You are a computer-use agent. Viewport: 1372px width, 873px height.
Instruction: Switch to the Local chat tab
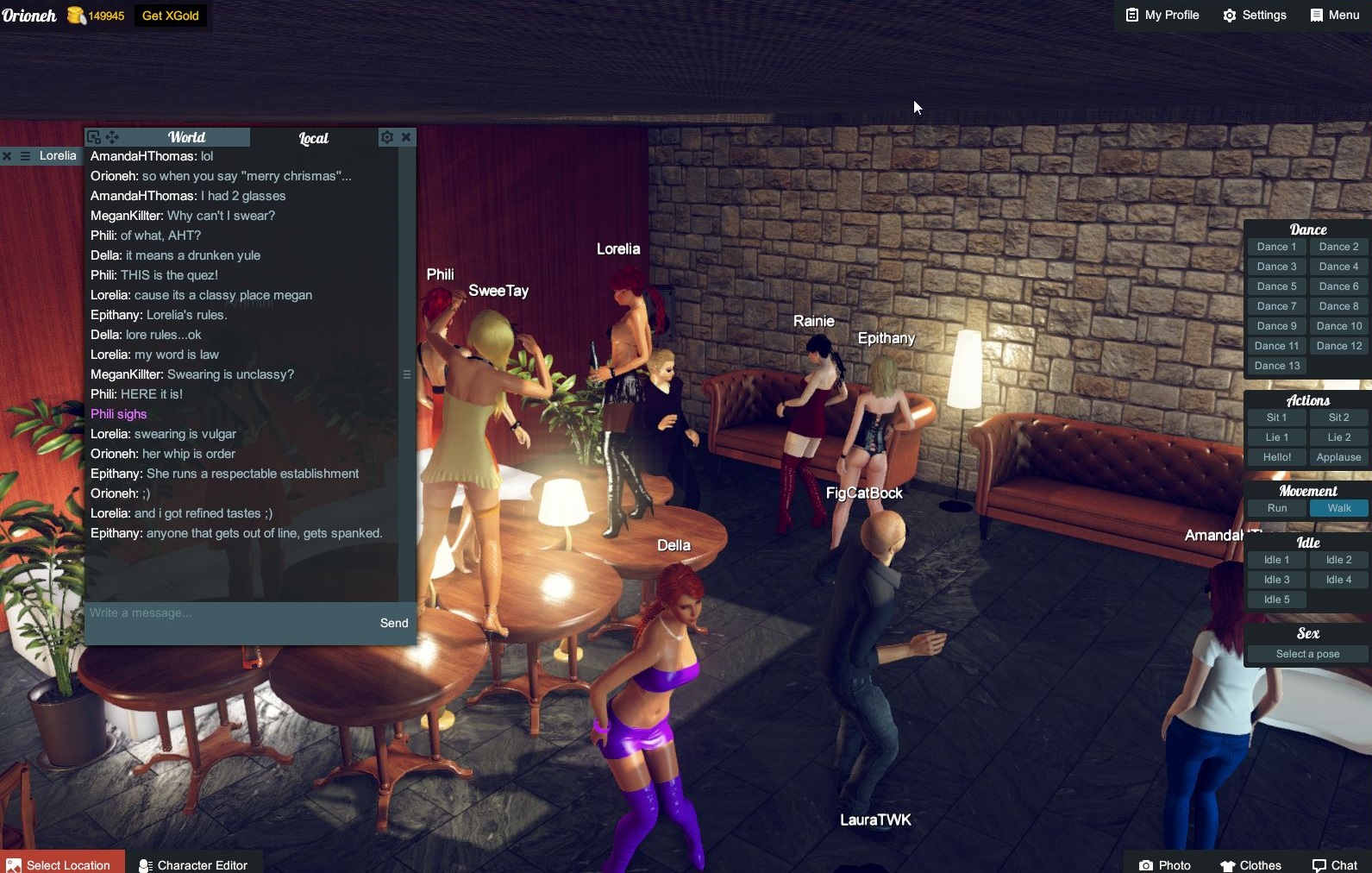[x=313, y=138]
